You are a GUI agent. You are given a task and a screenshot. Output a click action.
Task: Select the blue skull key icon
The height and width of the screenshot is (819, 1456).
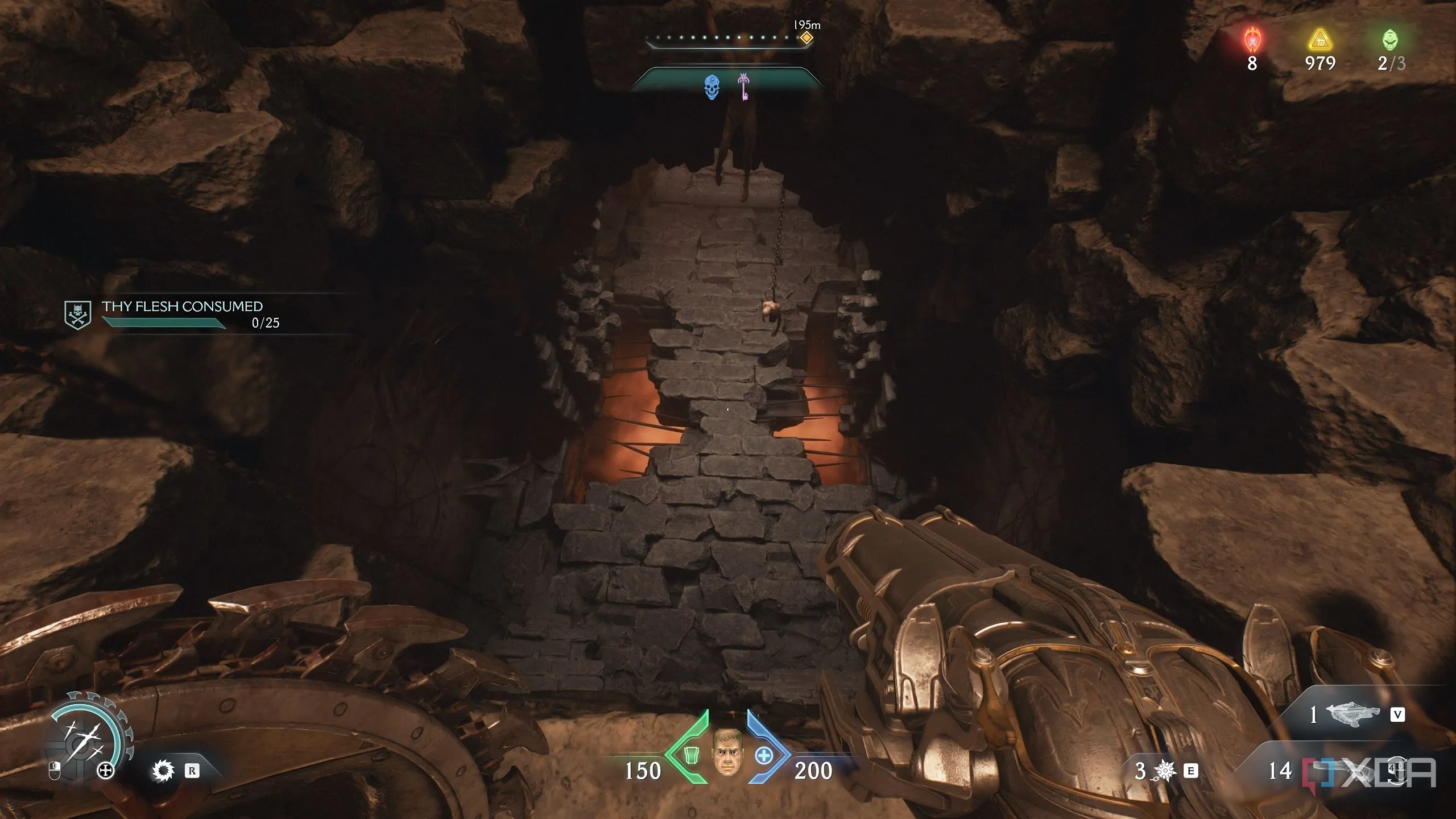pyautogui.click(x=712, y=88)
